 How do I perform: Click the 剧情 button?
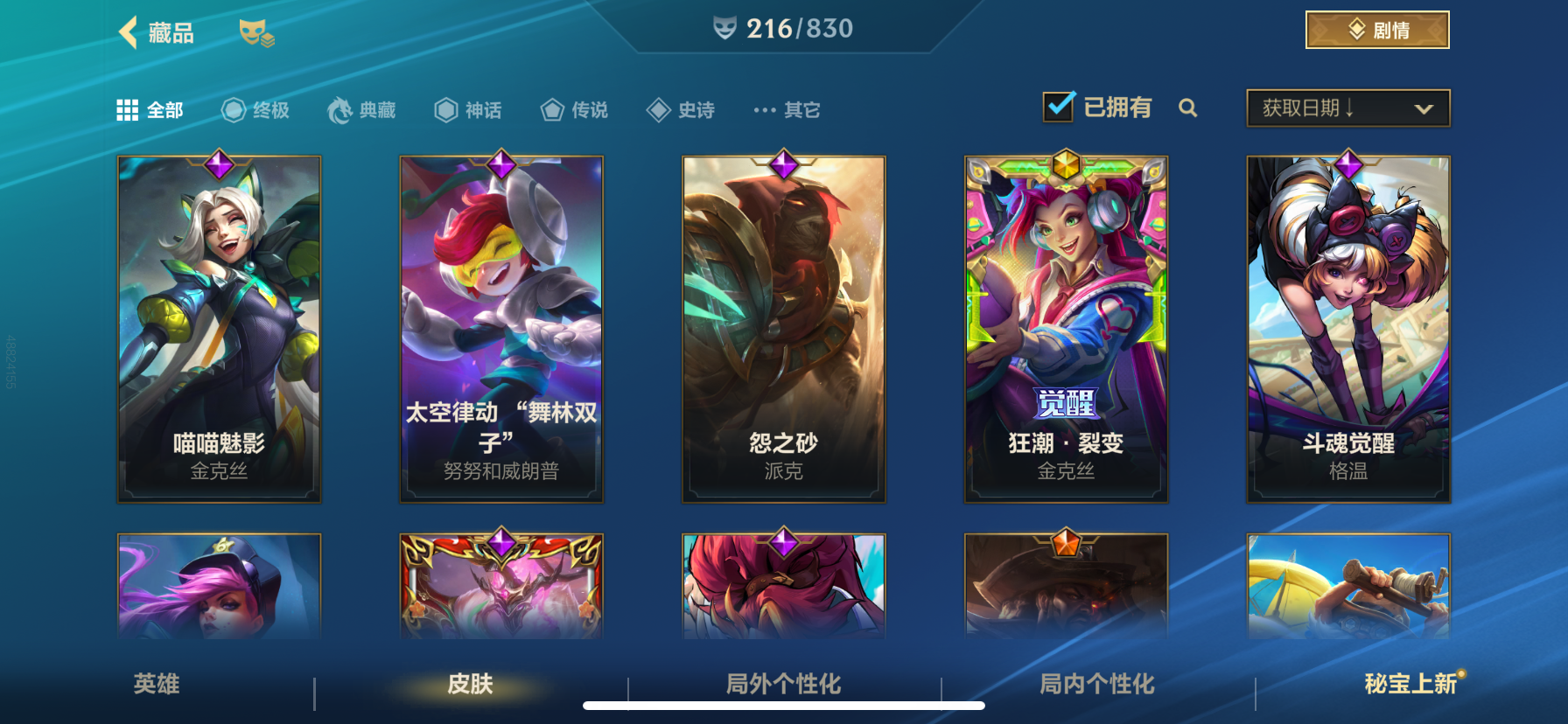[x=1376, y=29]
